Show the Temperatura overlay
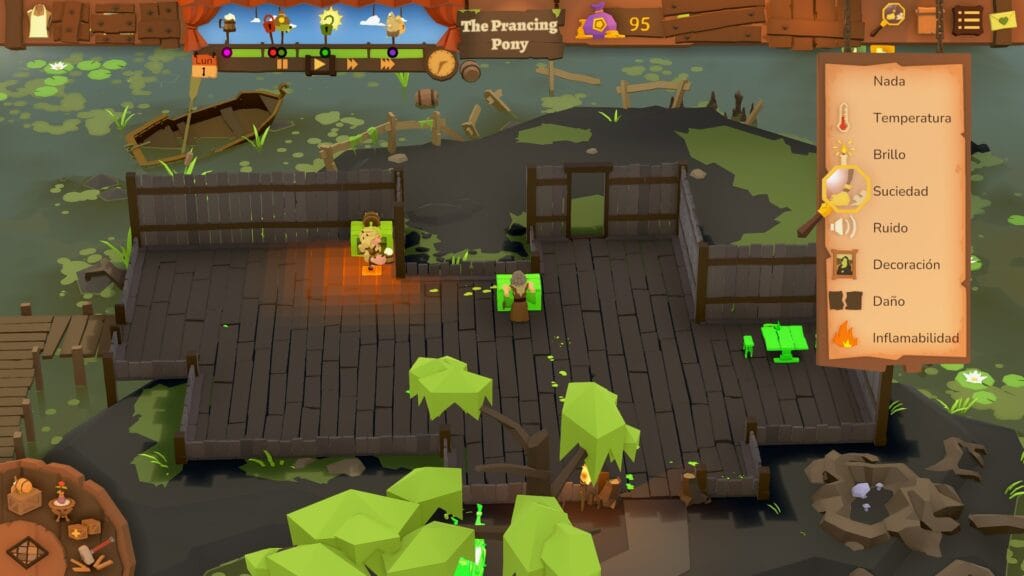Screen dimensions: 1024x576 [x=911, y=118]
